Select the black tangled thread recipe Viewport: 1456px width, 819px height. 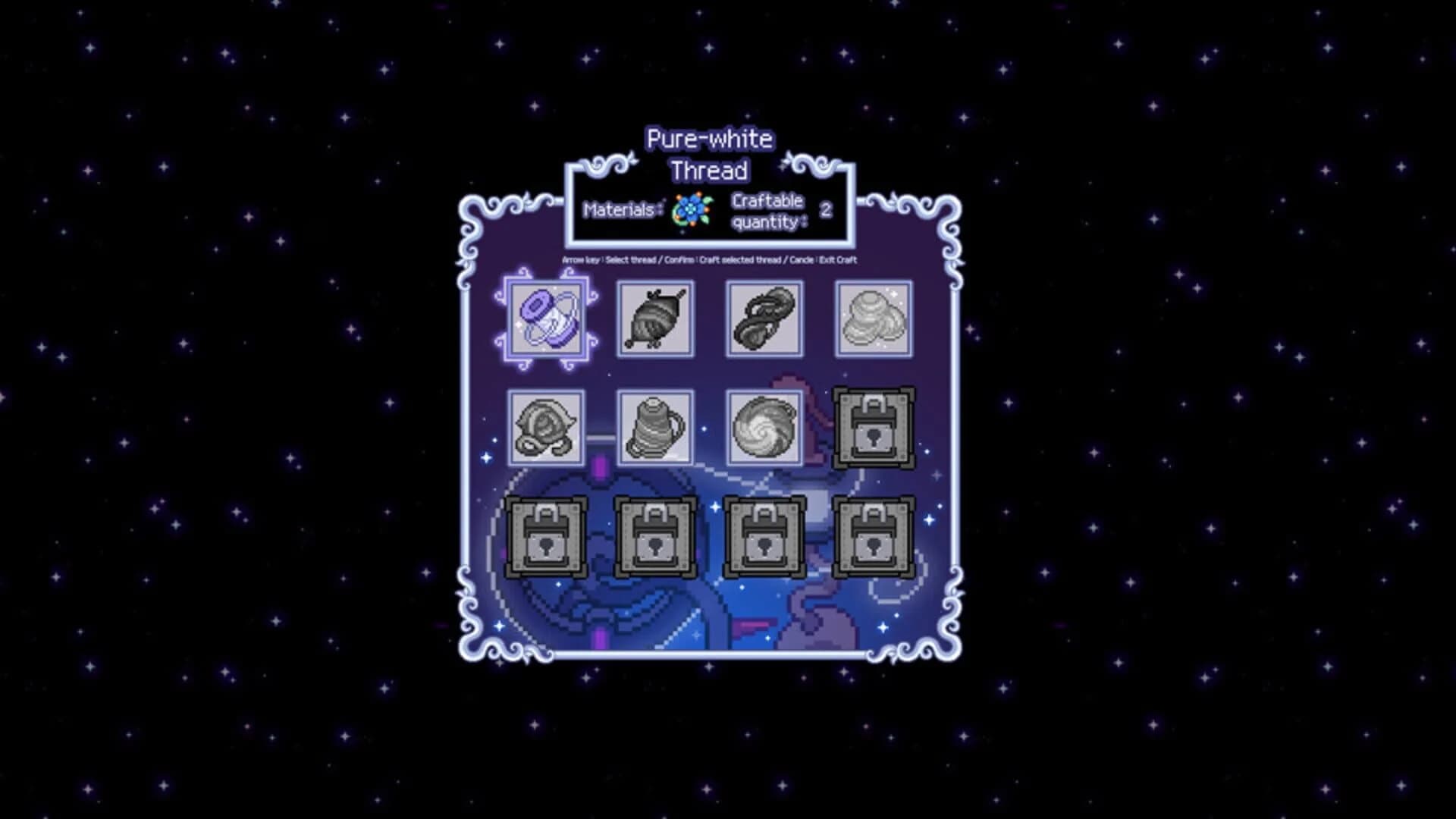[764, 318]
